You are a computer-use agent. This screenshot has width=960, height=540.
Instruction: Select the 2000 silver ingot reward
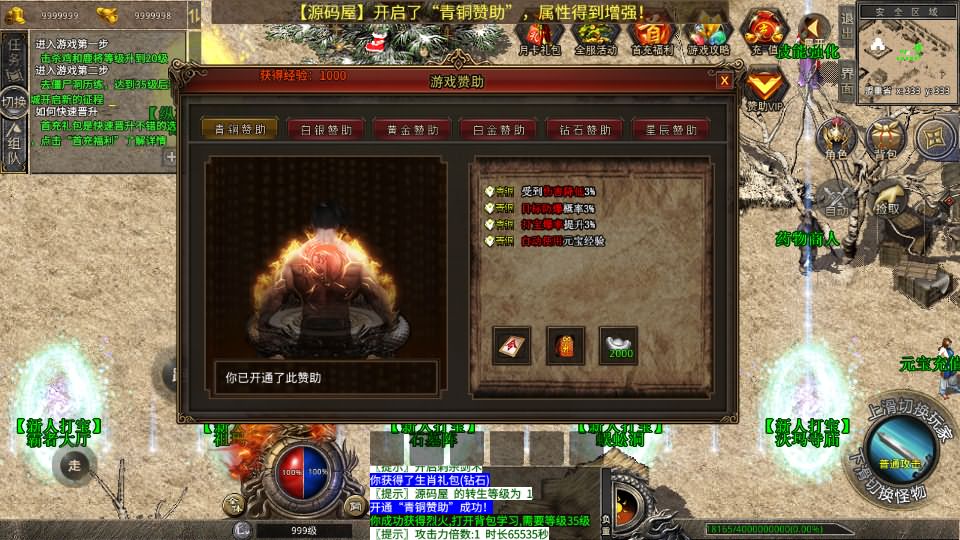(x=618, y=345)
